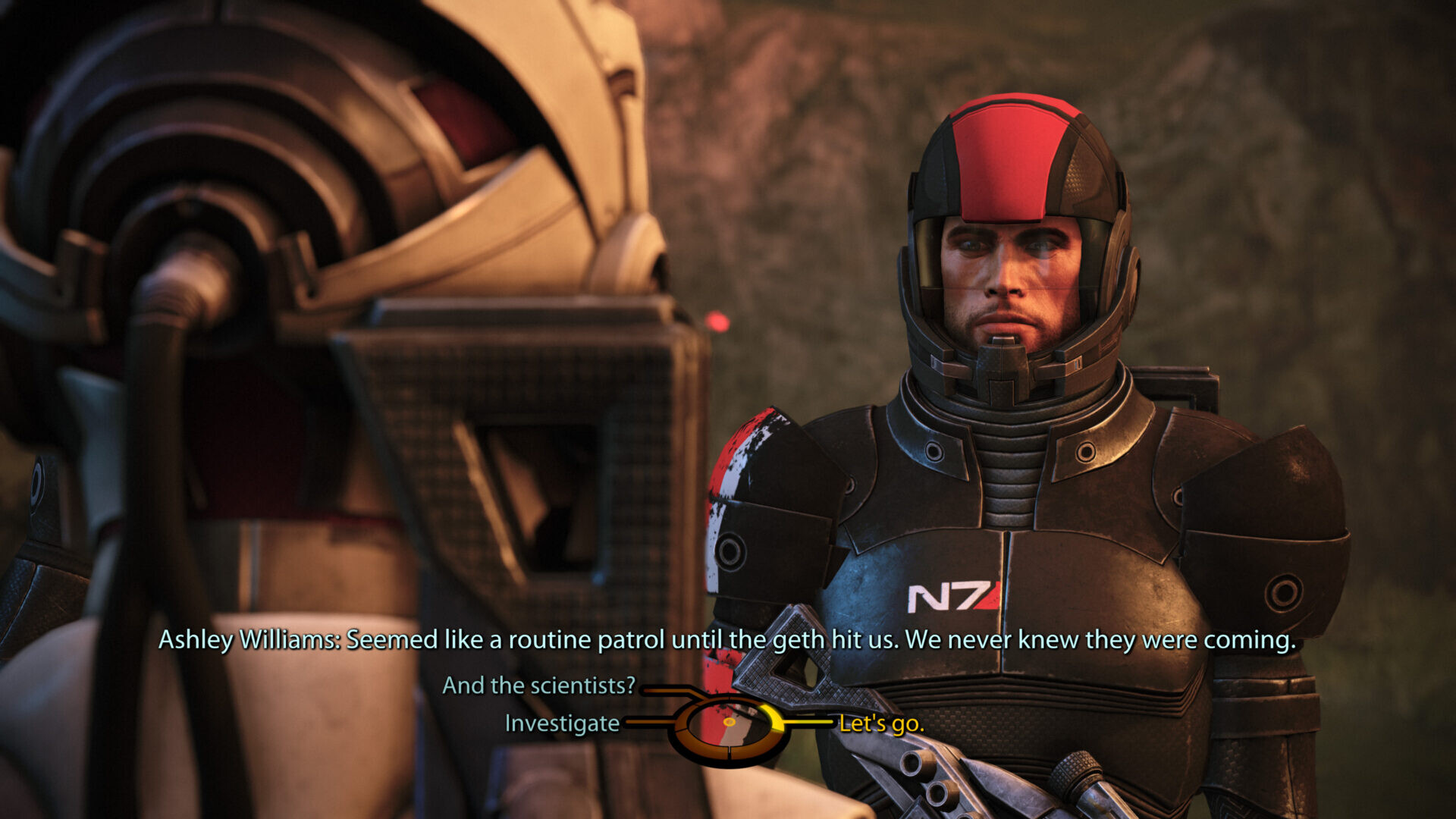The image size is (1456, 819).
Task: Pick the "Let's go." response
Action: [881, 723]
